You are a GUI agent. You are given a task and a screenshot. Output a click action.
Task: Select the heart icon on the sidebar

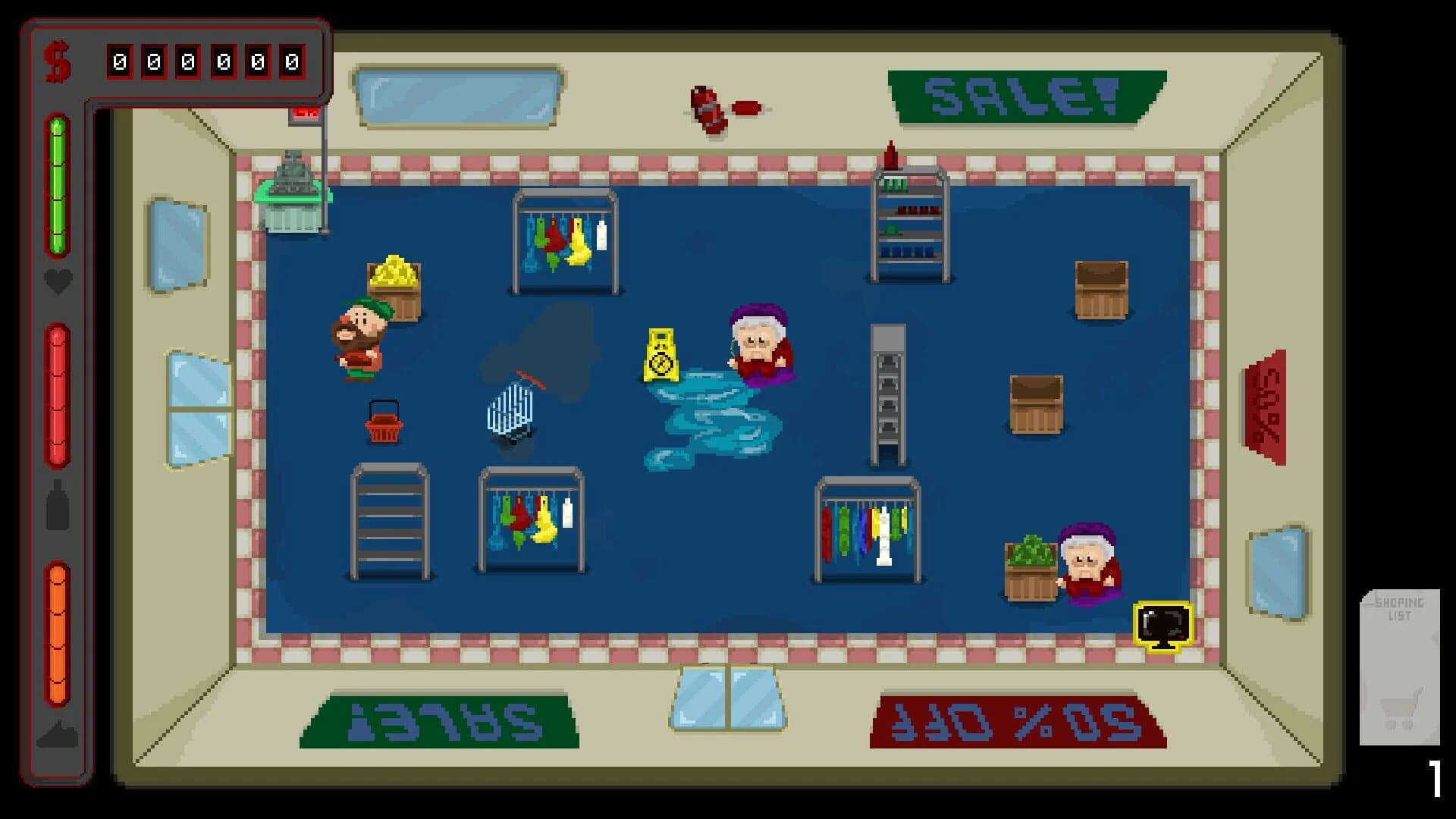(57, 281)
